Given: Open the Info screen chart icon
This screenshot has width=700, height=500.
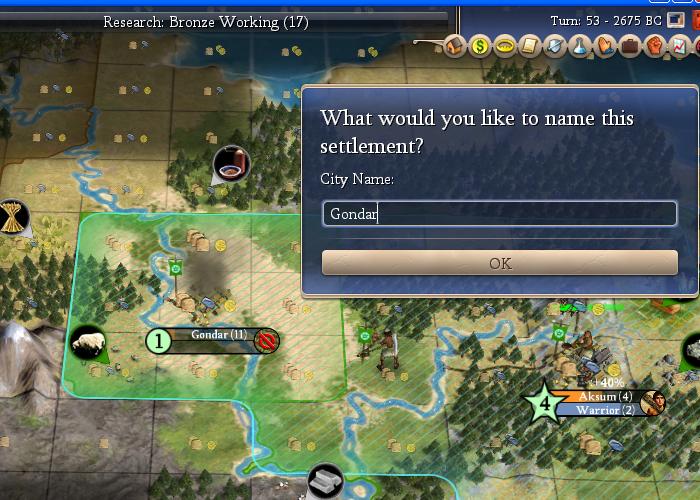Looking at the screenshot, I should pyautogui.click(x=680, y=46).
